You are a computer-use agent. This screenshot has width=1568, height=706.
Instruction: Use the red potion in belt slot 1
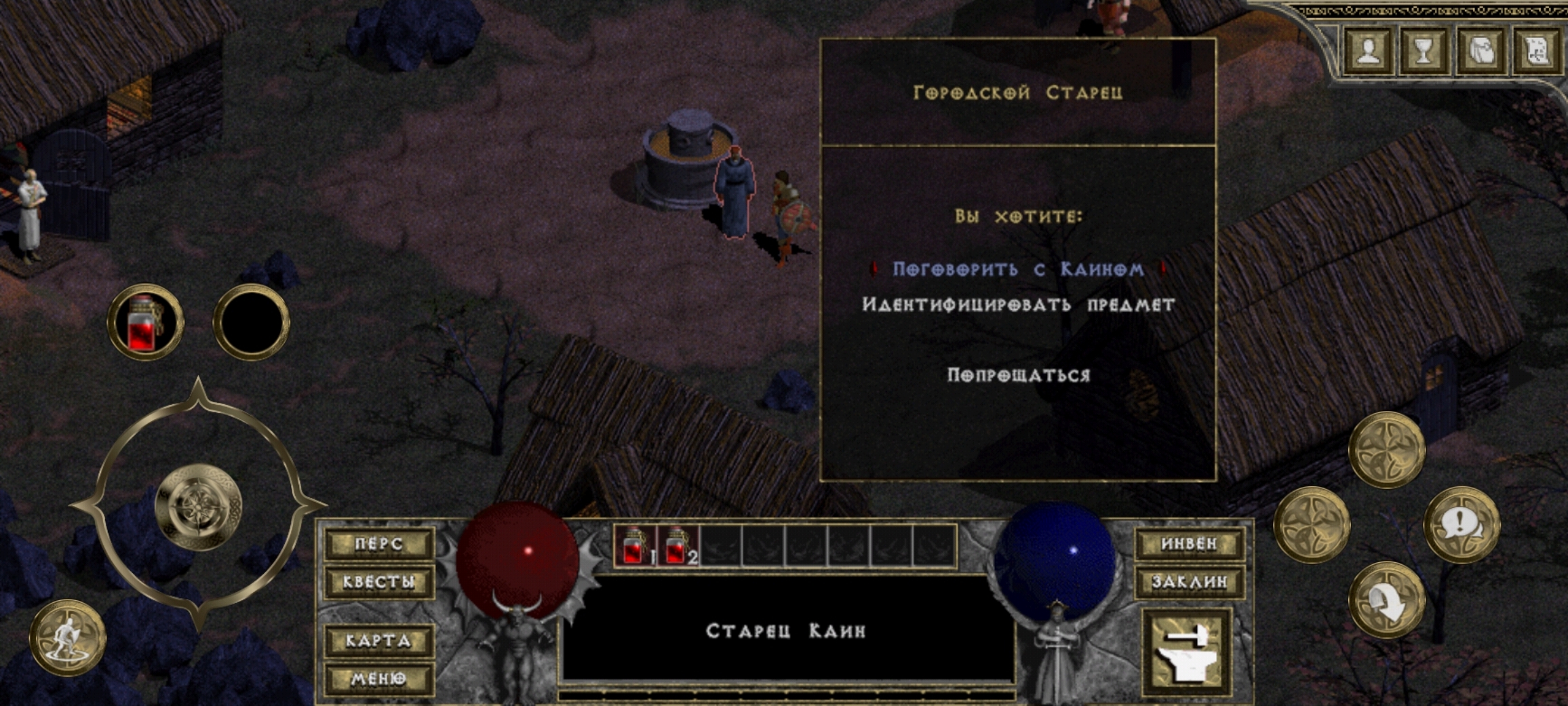coord(635,546)
